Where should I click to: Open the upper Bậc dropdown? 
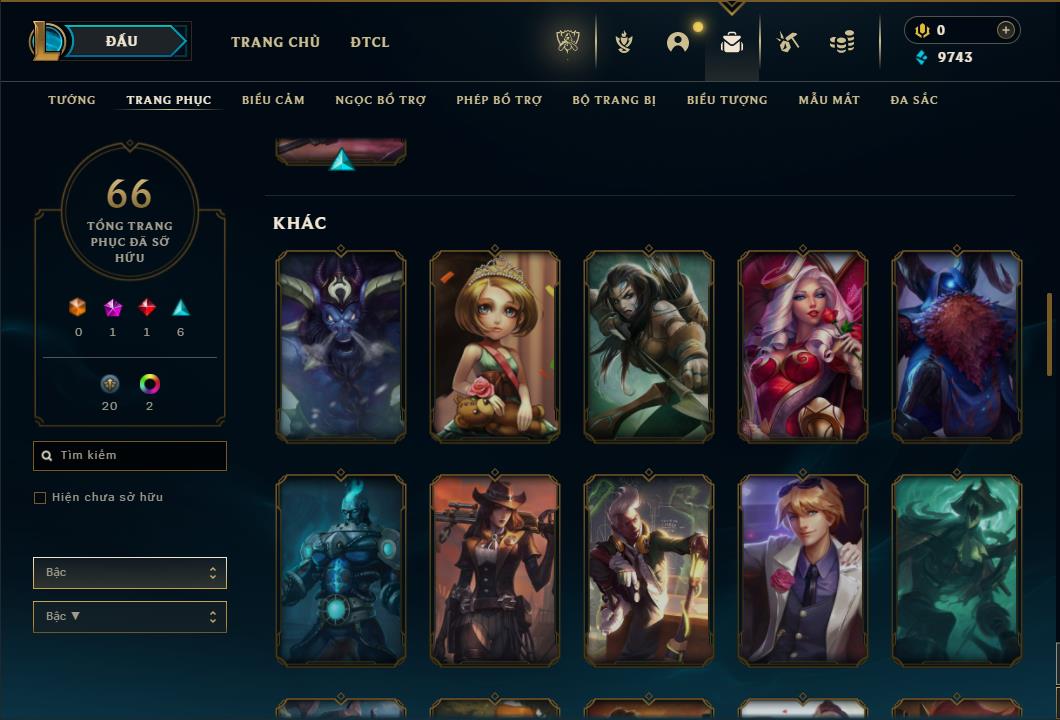click(x=130, y=573)
